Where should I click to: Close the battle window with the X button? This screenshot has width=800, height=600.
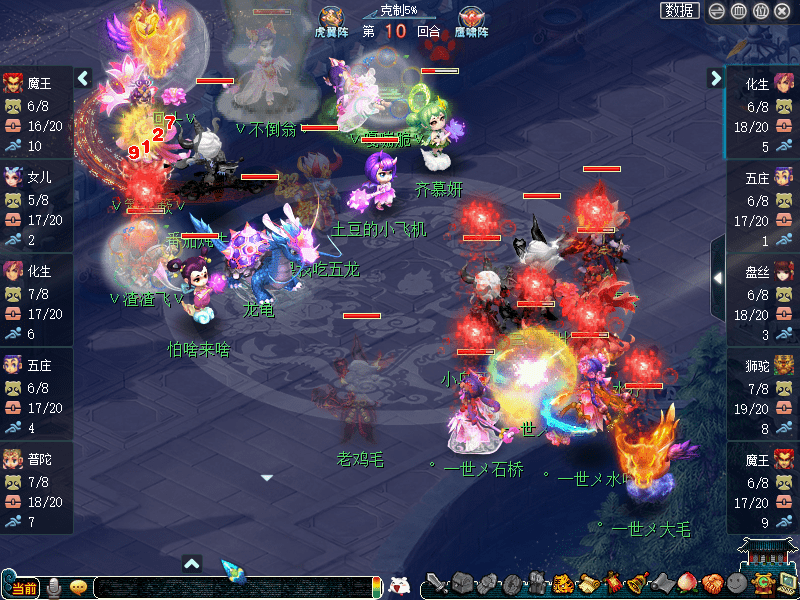[x=782, y=11]
